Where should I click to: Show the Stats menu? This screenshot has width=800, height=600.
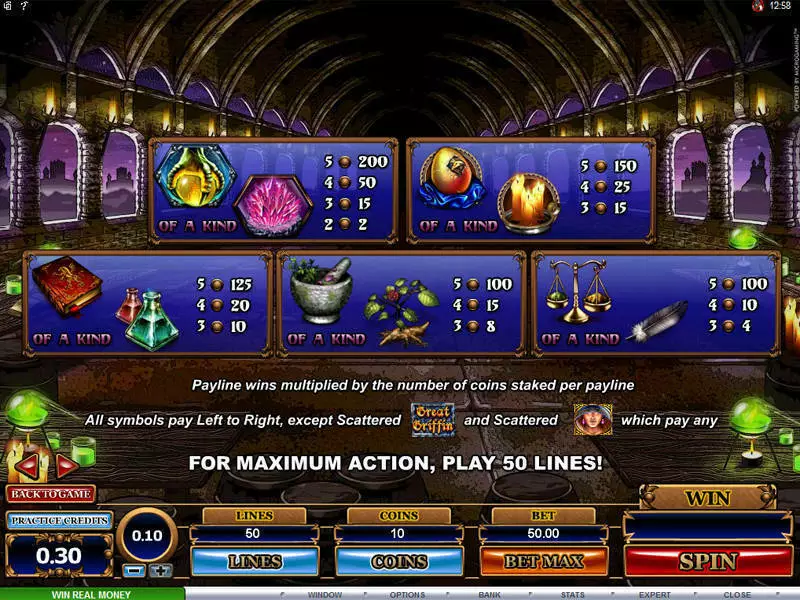tap(572, 594)
